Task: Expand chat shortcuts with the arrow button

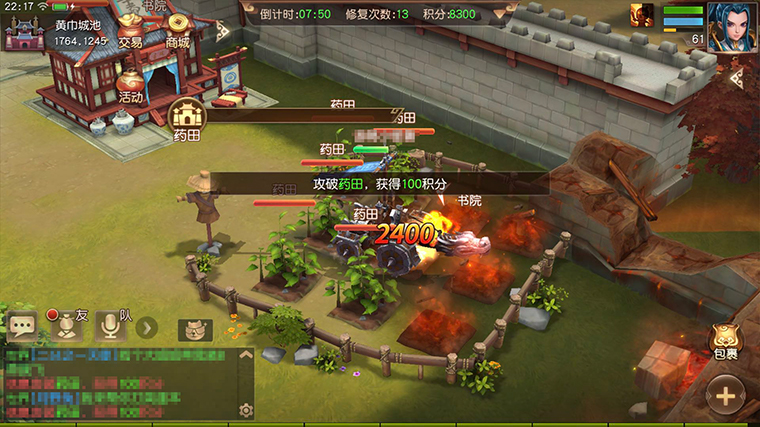Action: pyautogui.click(x=146, y=327)
